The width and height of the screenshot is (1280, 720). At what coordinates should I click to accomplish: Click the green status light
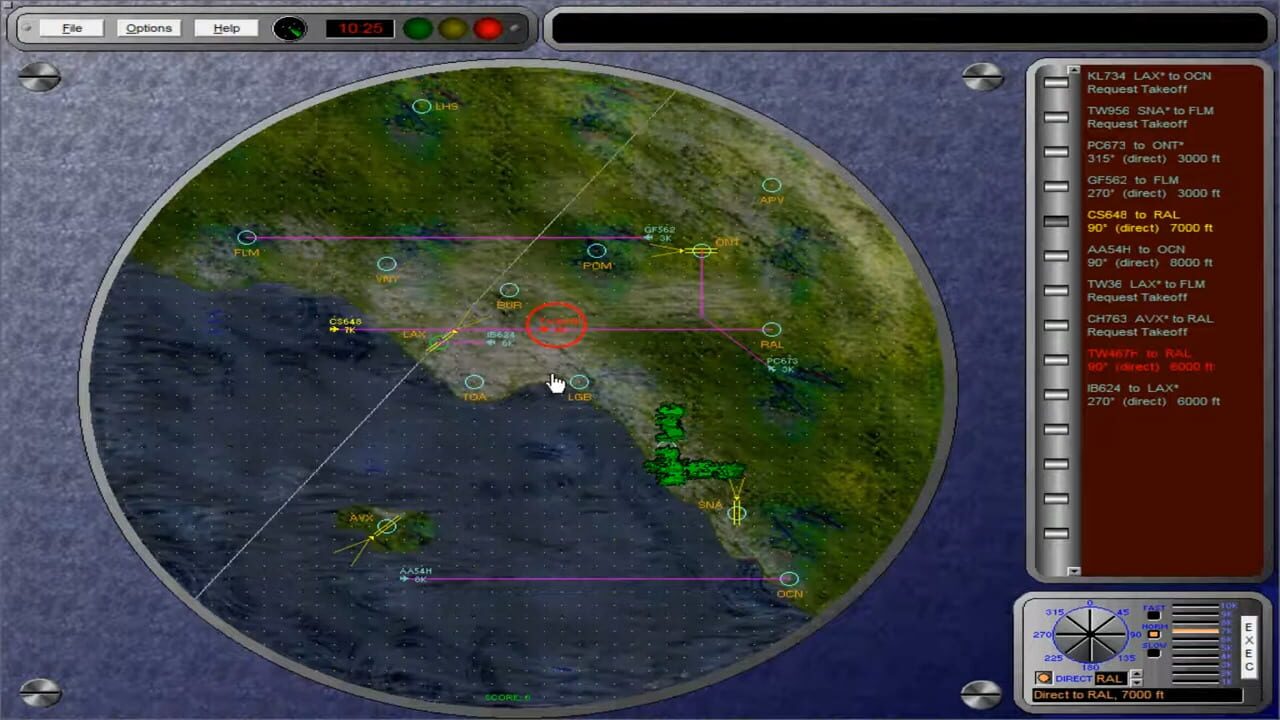click(417, 29)
